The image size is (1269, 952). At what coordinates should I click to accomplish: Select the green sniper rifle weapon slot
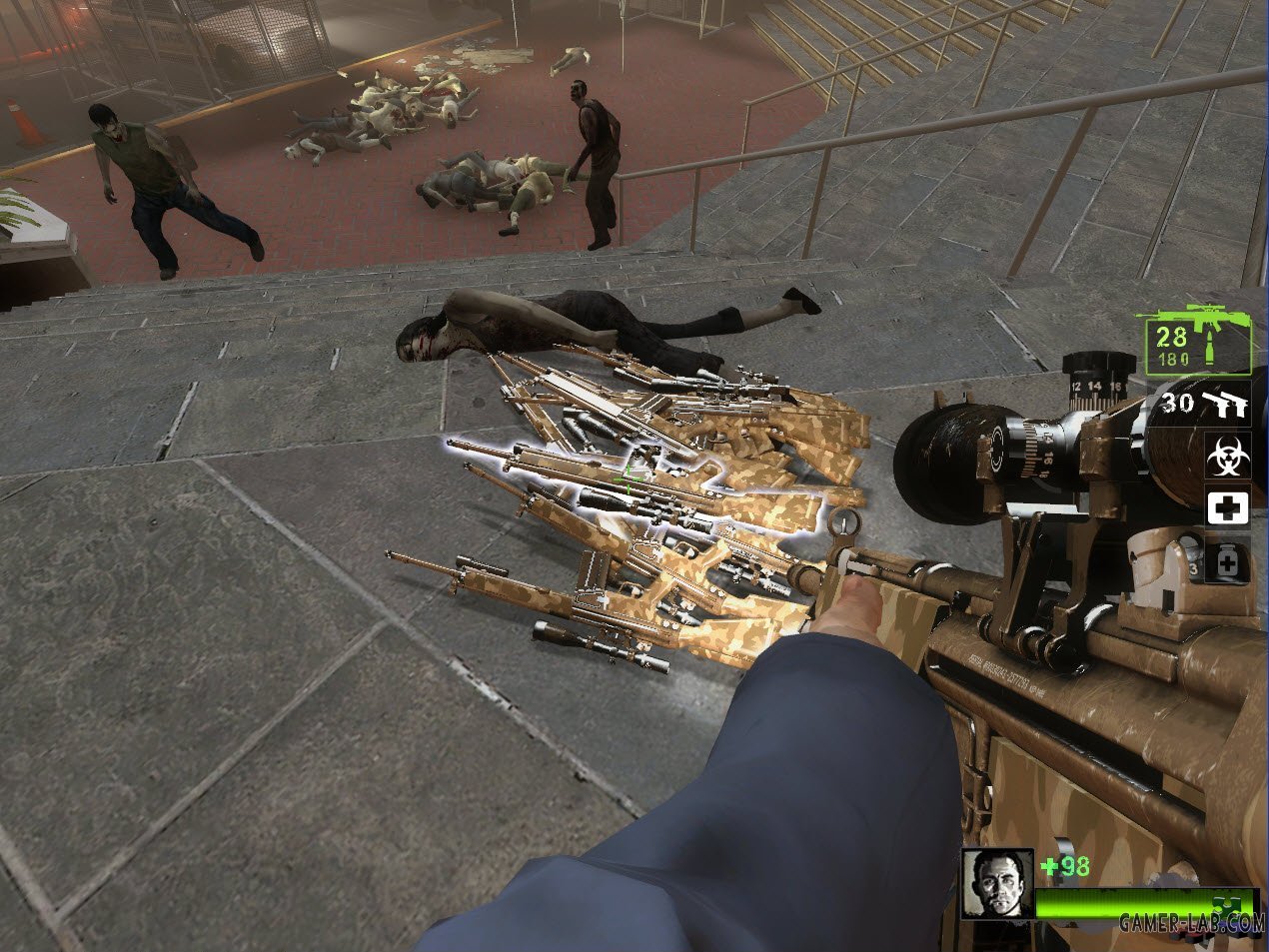tap(1197, 340)
